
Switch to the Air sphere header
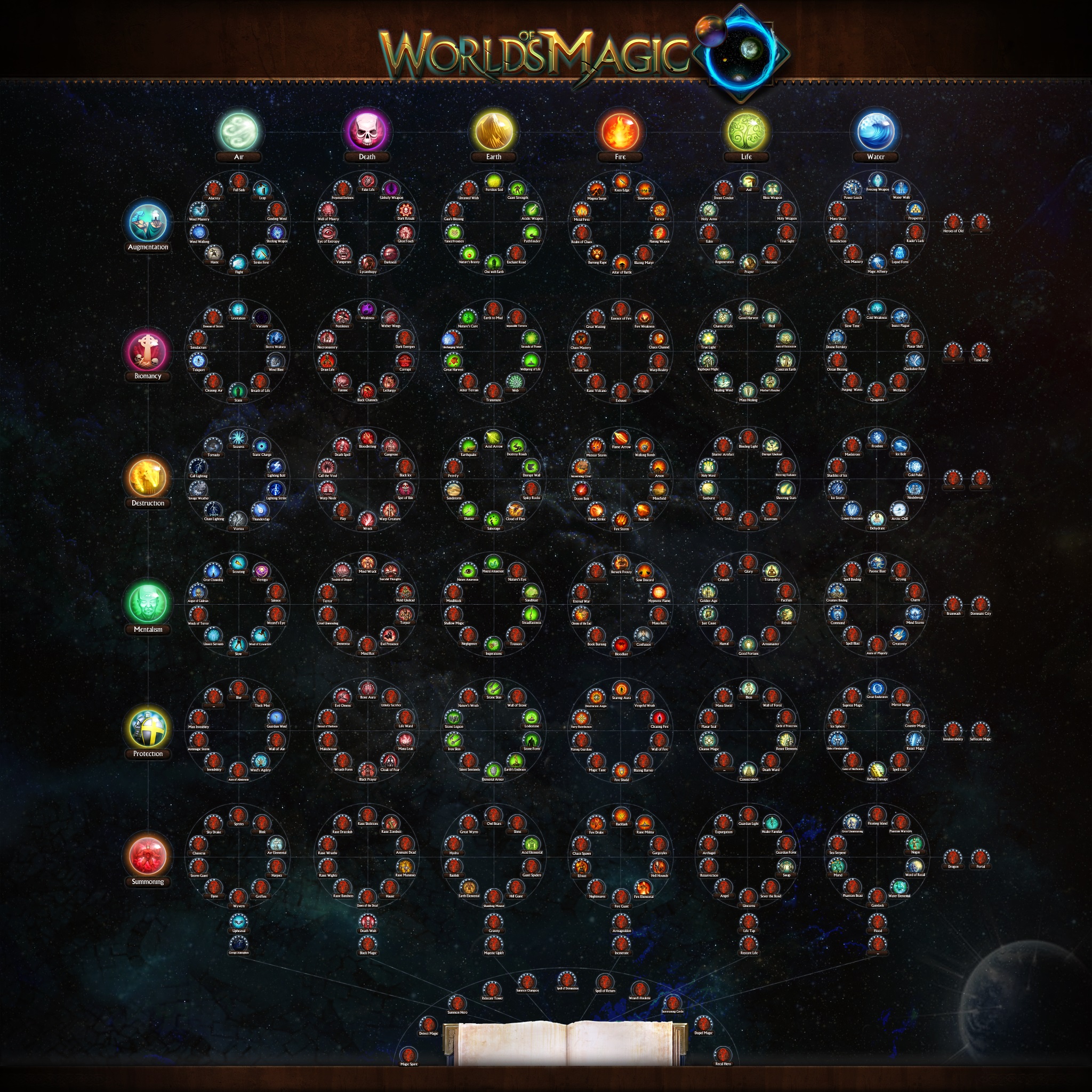[239, 131]
